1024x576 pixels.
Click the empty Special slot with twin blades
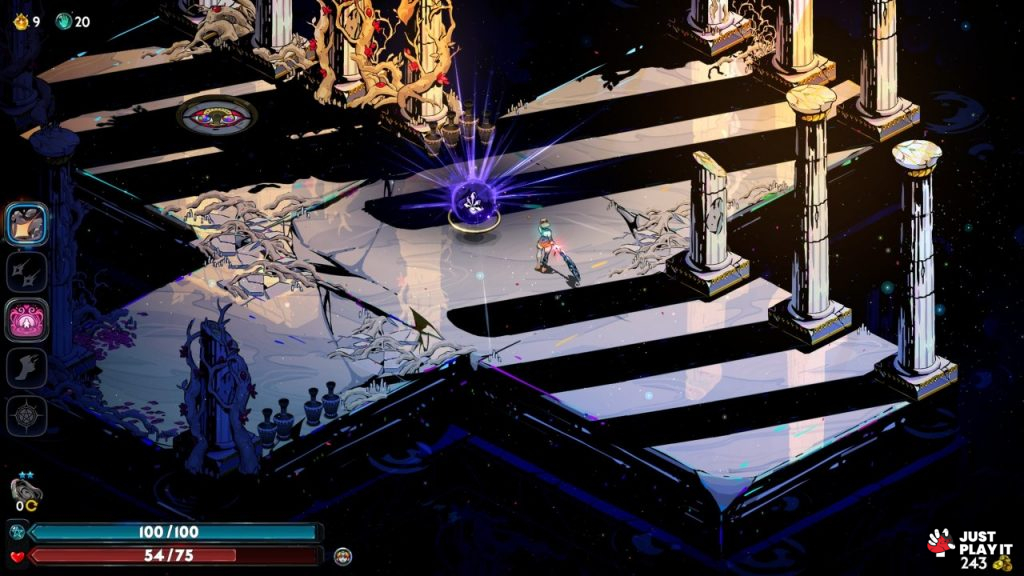pyautogui.click(x=27, y=271)
